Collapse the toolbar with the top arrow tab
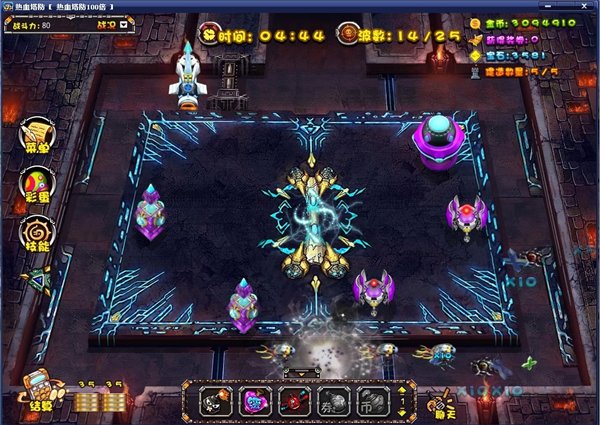 pyautogui.click(x=299, y=373)
